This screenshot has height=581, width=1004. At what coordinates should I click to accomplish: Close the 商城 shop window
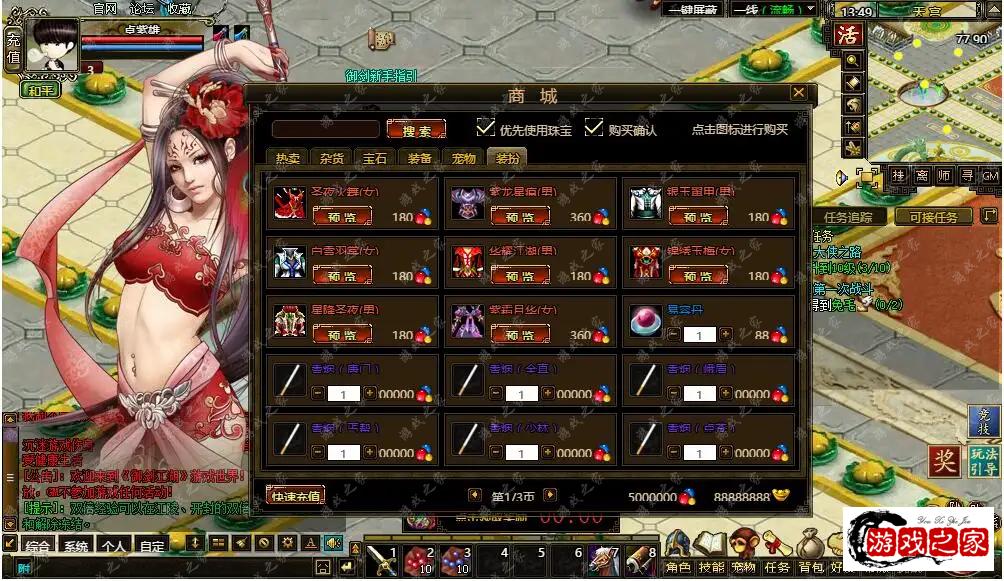pos(798,93)
